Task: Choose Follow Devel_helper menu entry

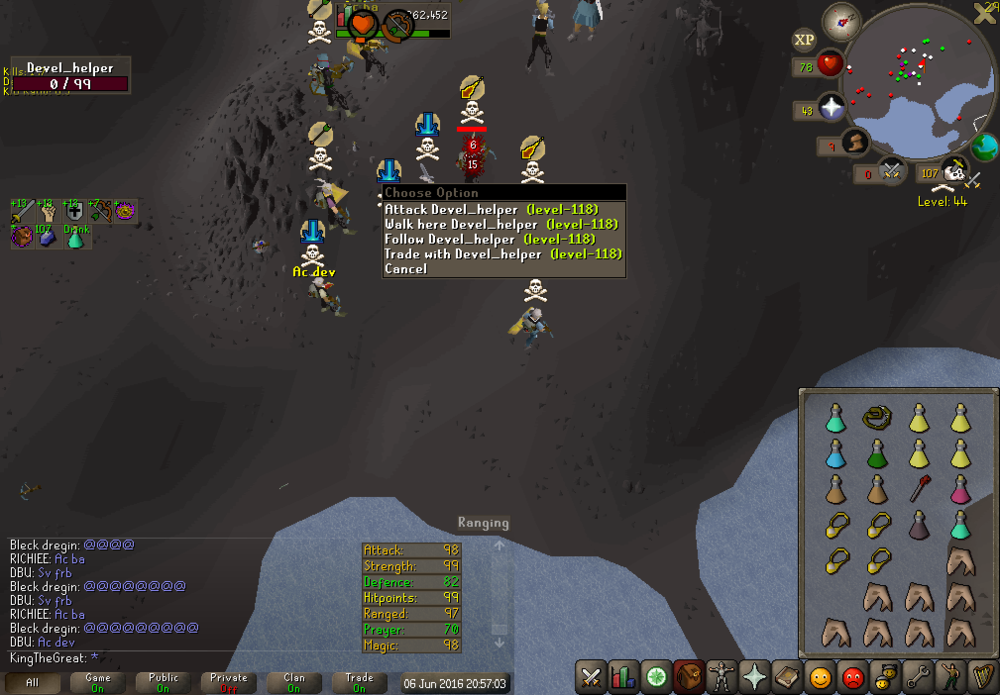Action: coord(502,240)
